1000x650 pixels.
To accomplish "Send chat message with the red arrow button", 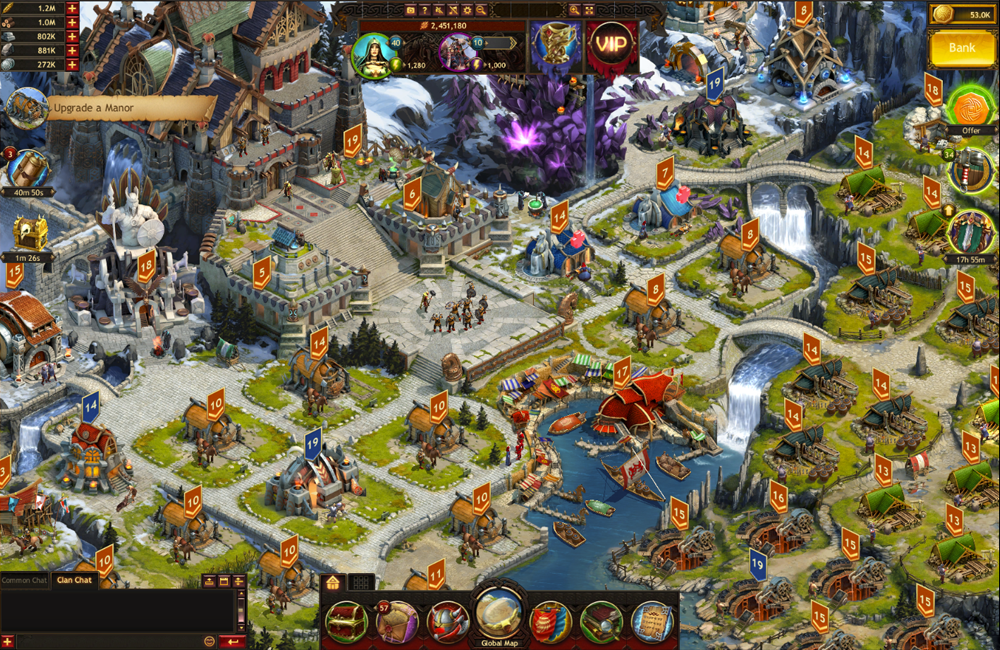I will click(x=233, y=641).
